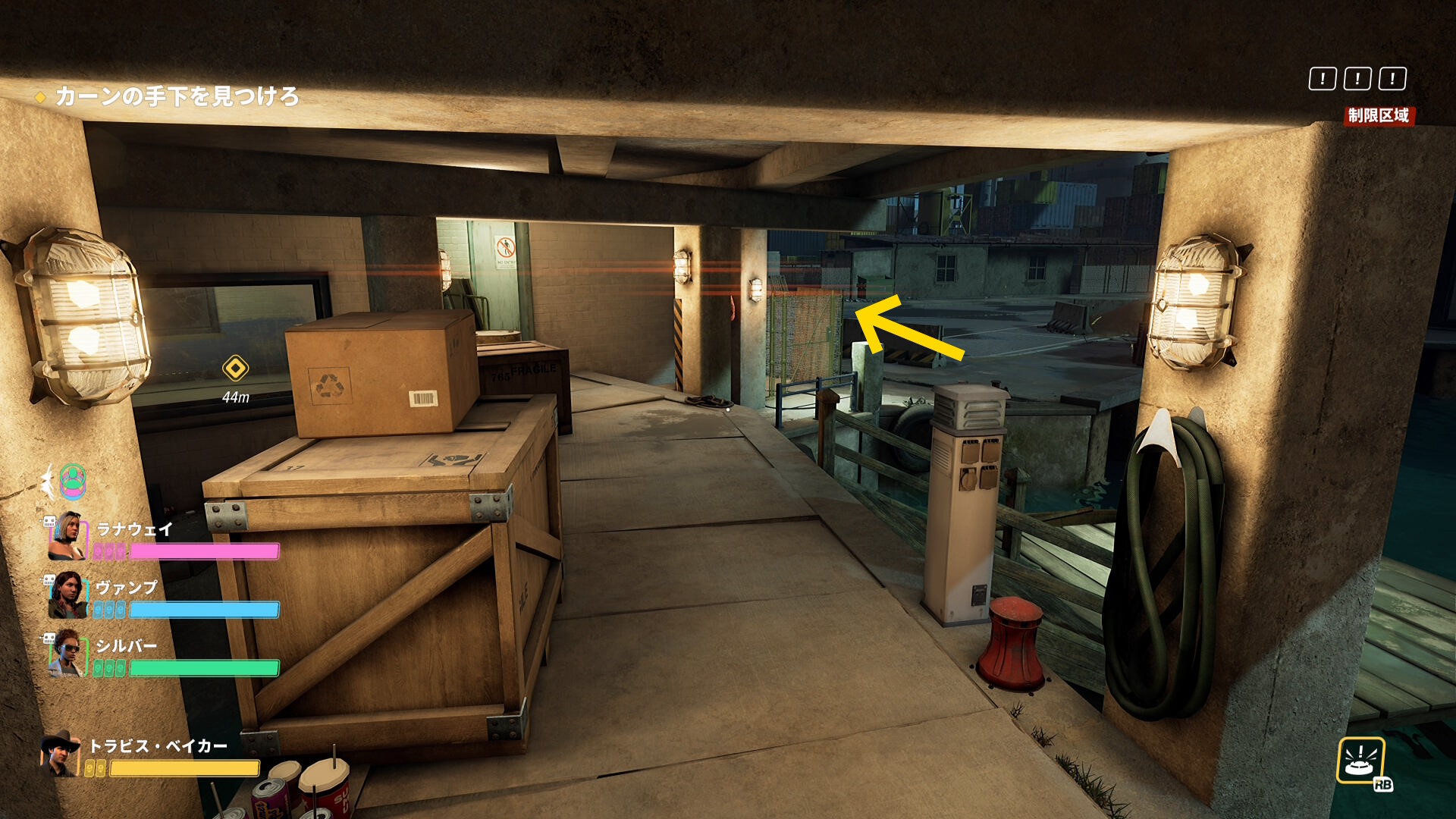Select teammate ラナウェイ's portrait

tap(68, 536)
